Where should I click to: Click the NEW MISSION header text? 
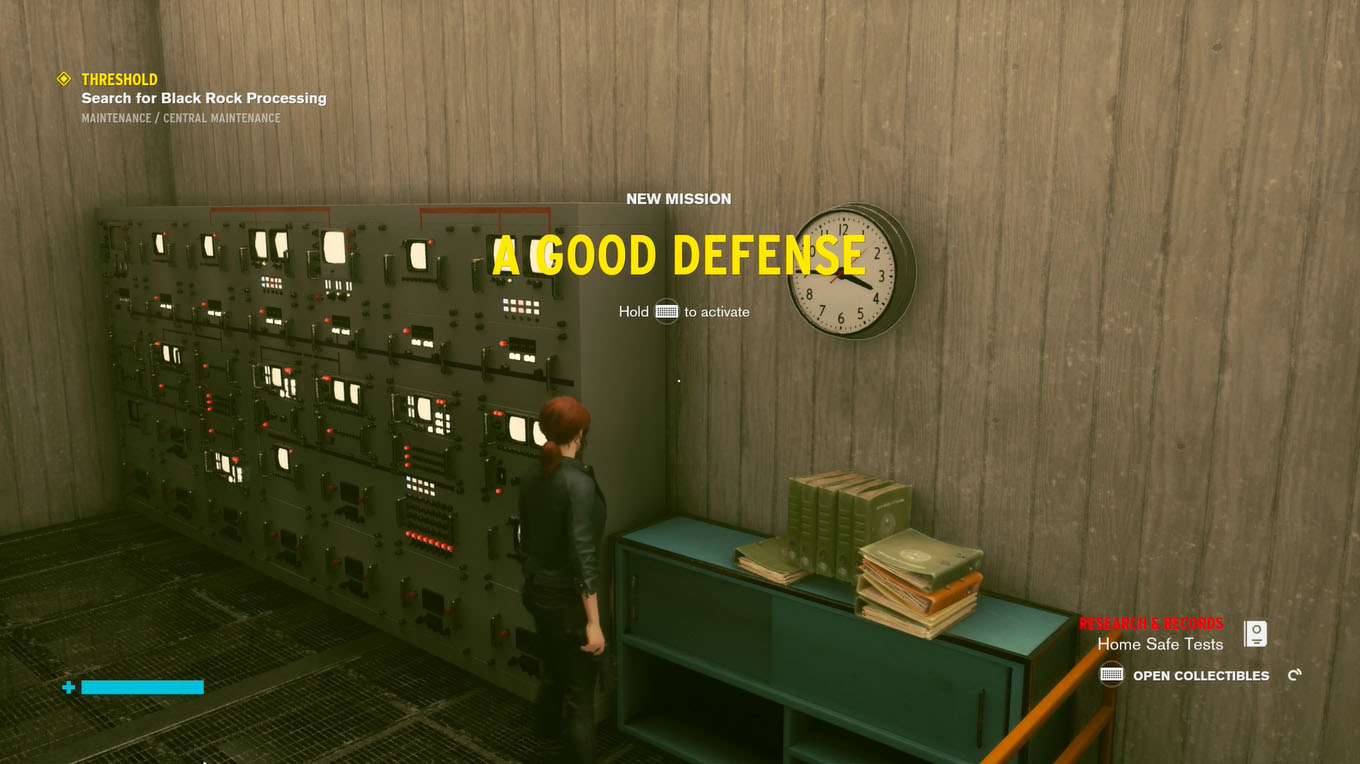pos(679,199)
